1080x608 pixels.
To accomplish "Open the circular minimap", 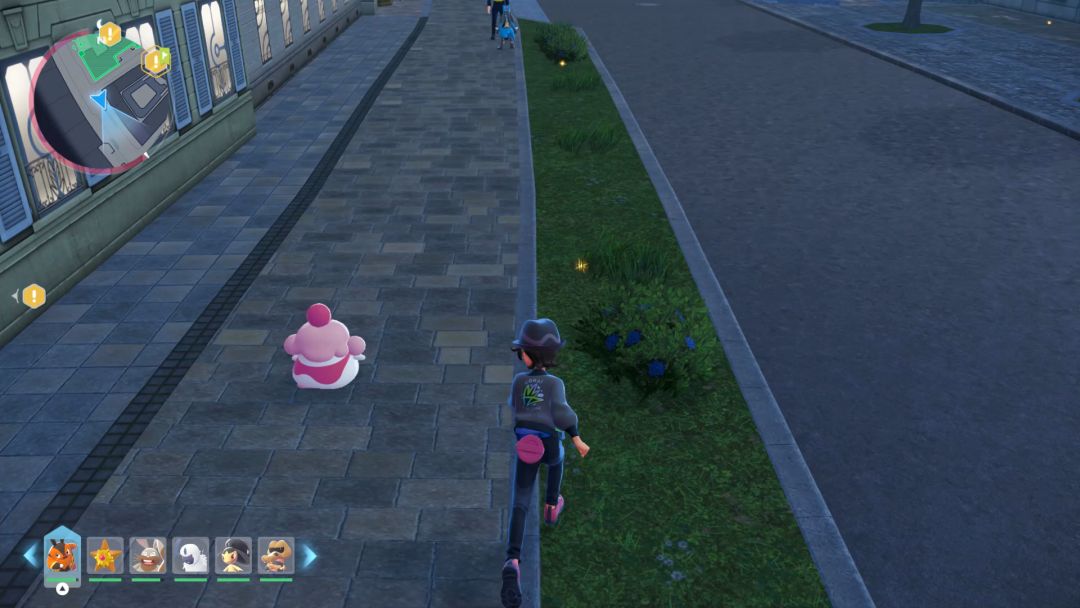I will (100, 100).
